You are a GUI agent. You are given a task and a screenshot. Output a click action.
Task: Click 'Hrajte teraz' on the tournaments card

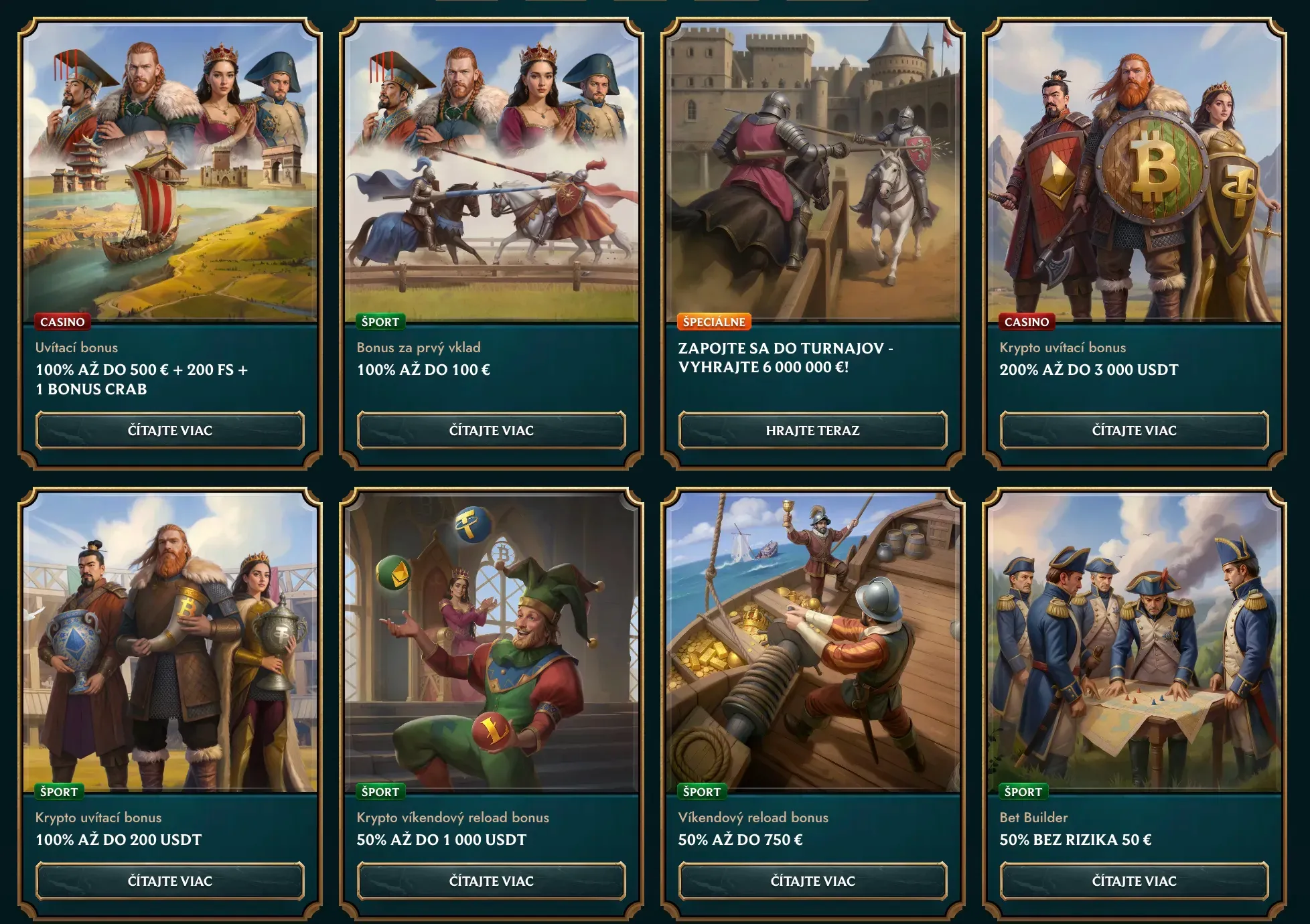pyautogui.click(x=812, y=431)
